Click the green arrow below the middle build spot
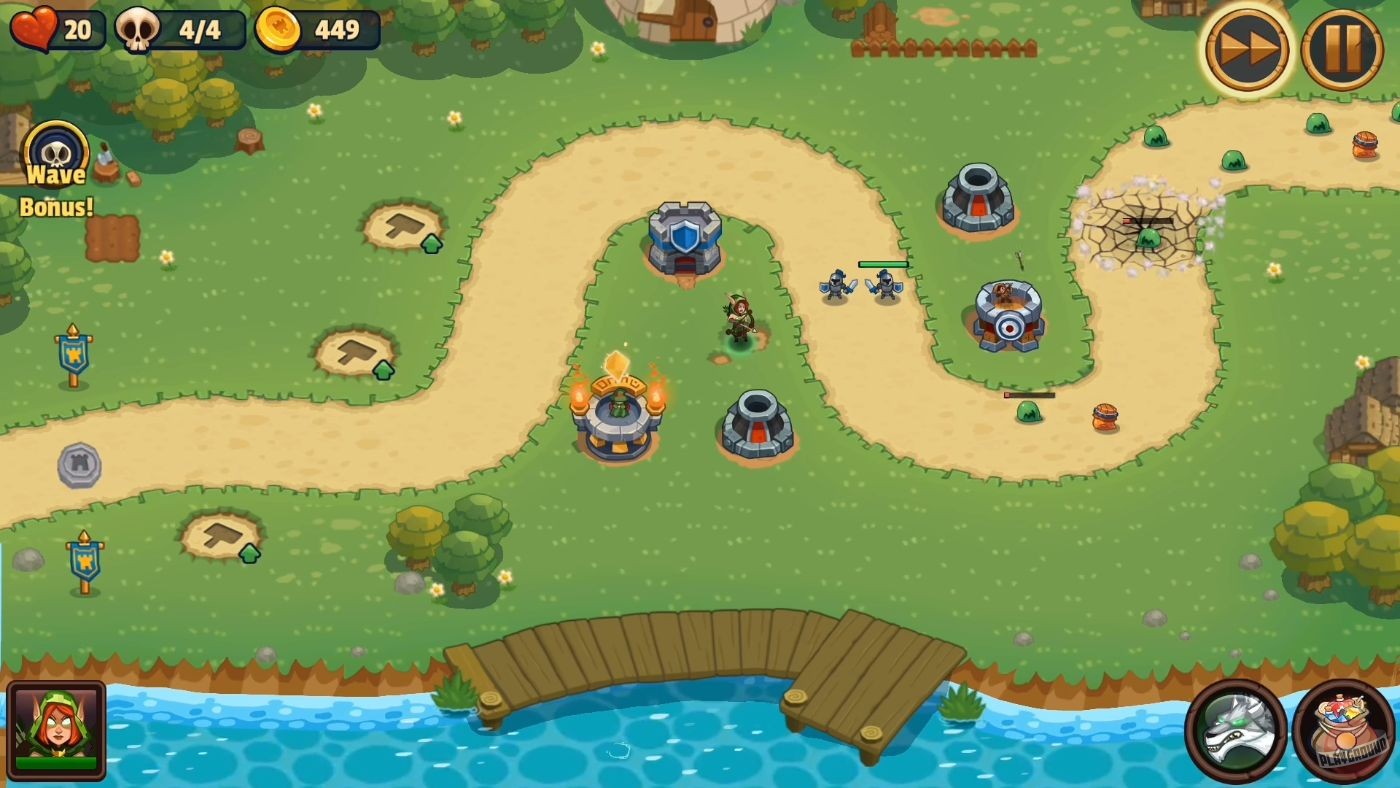The image size is (1400, 788). [382, 369]
